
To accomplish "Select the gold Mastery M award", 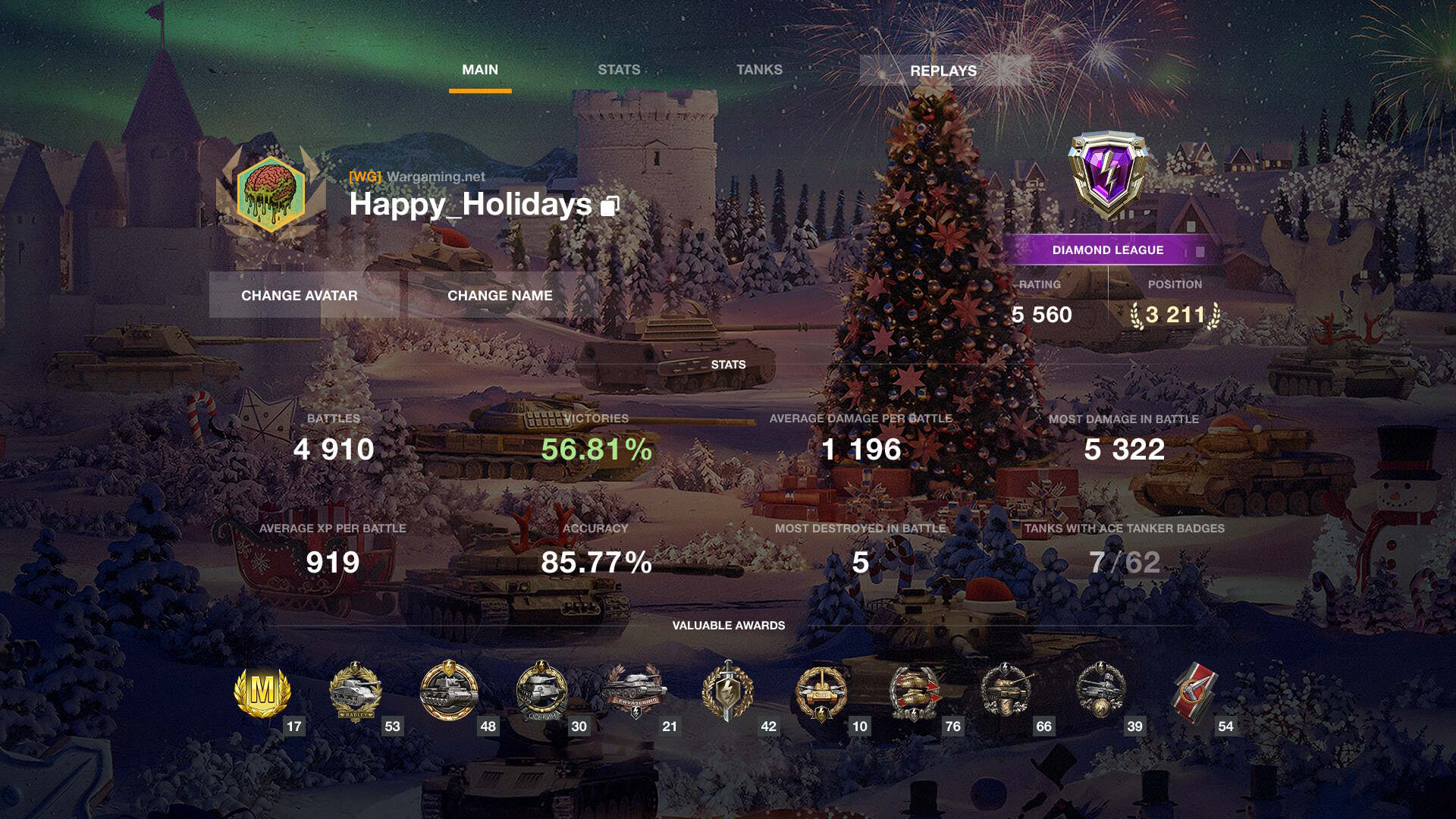I will (x=262, y=692).
